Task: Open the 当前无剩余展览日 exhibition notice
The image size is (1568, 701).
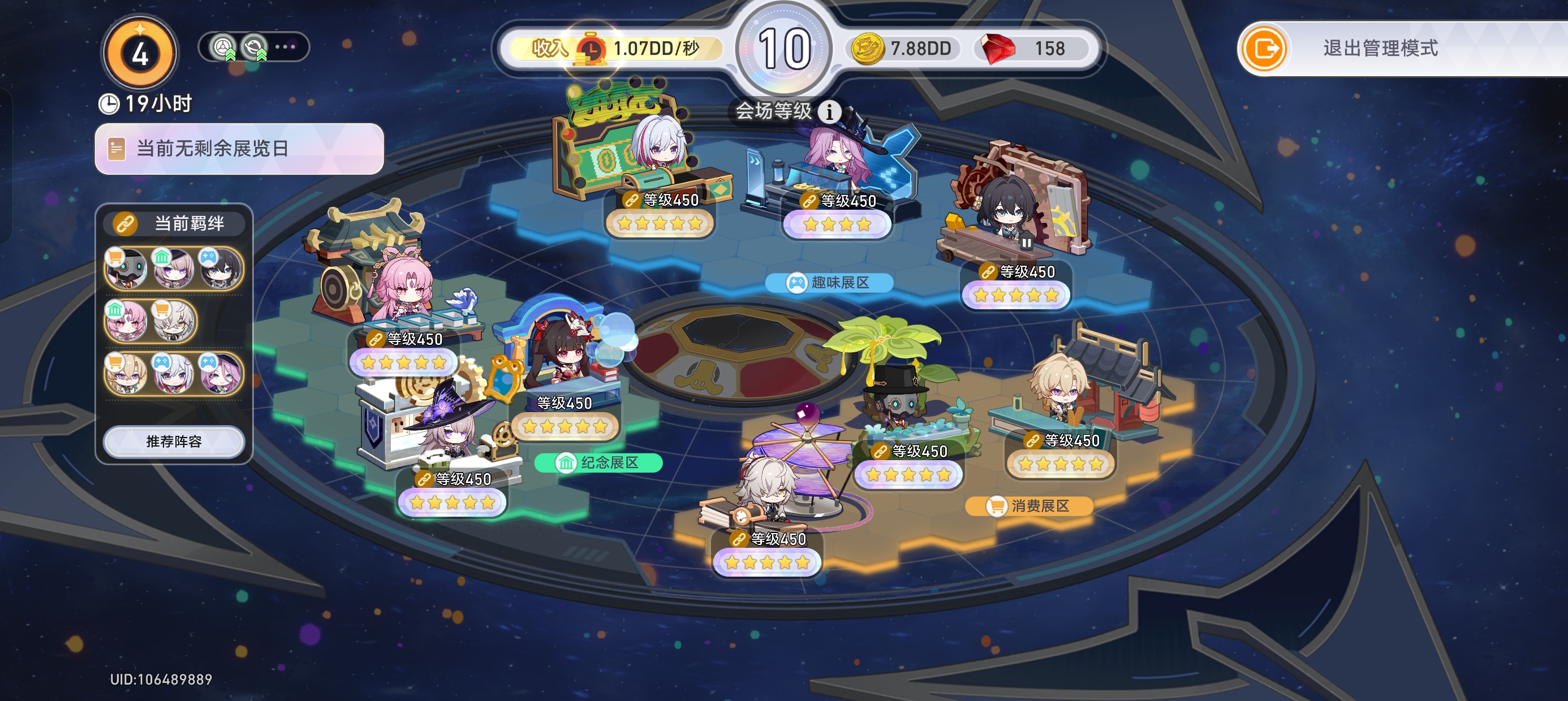Action: coord(239,149)
